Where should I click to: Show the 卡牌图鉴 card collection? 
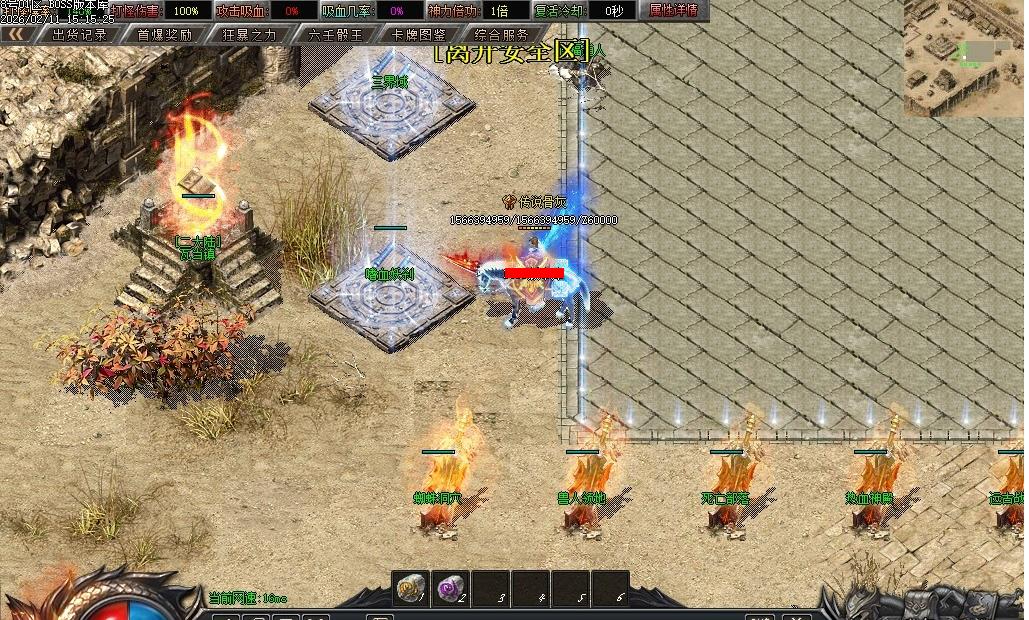(x=419, y=34)
